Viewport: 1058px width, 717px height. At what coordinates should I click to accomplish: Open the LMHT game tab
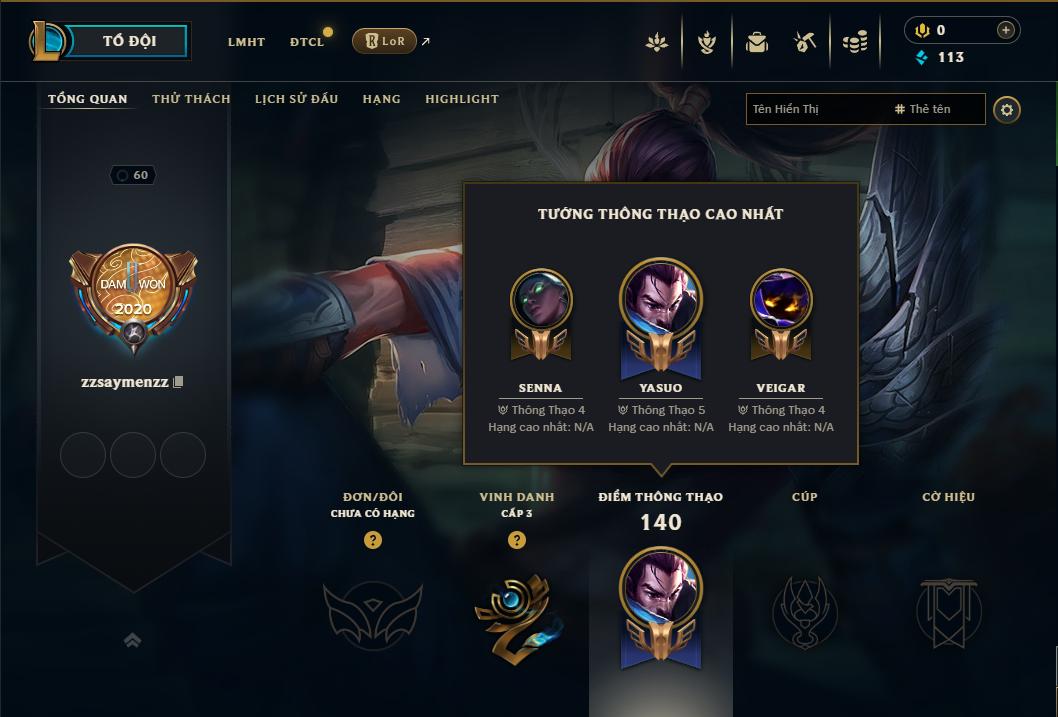point(246,42)
